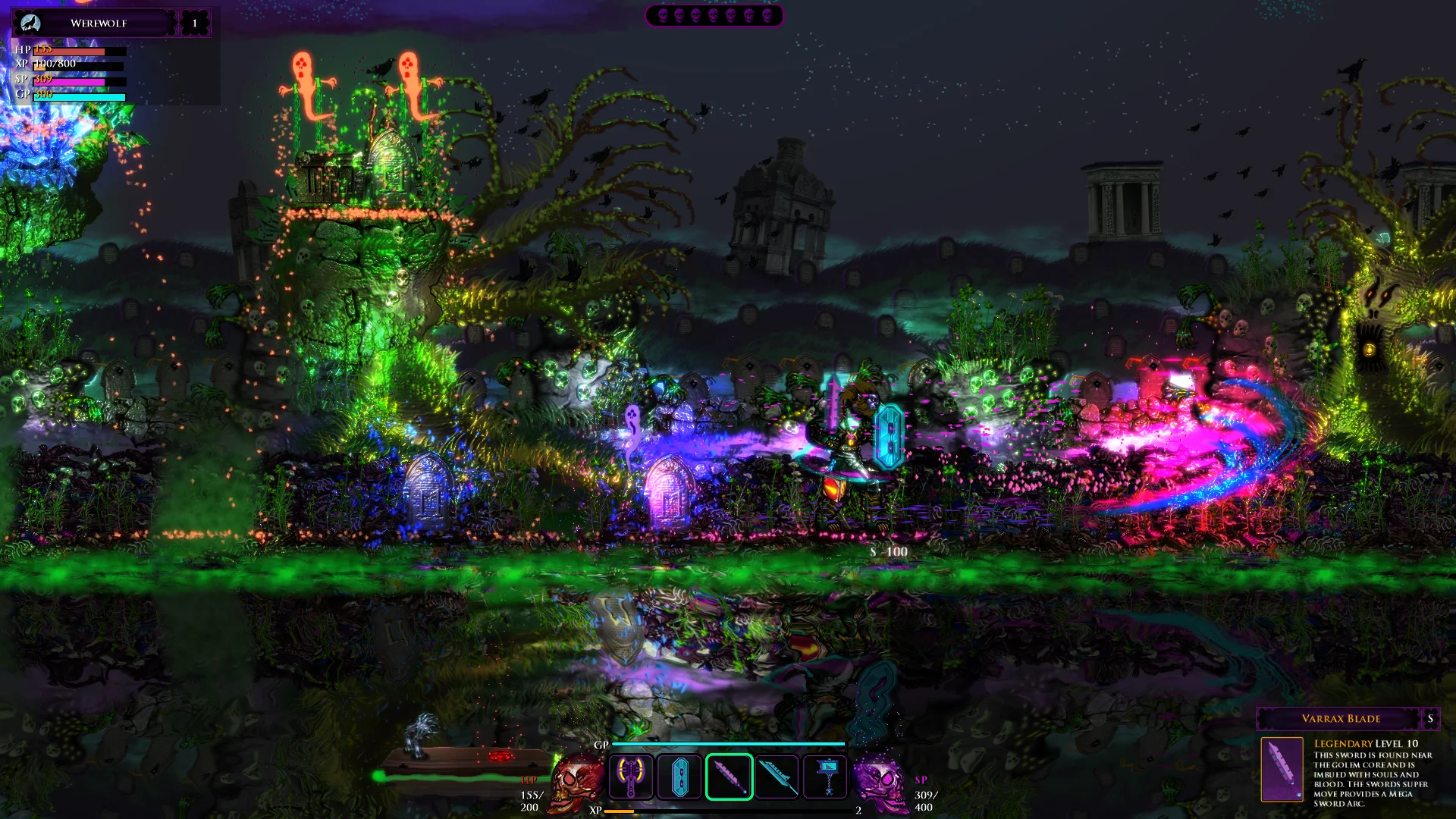
Task: Pick the blue war hammer slot
Action: pyautogui.click(x=826, y=777)
